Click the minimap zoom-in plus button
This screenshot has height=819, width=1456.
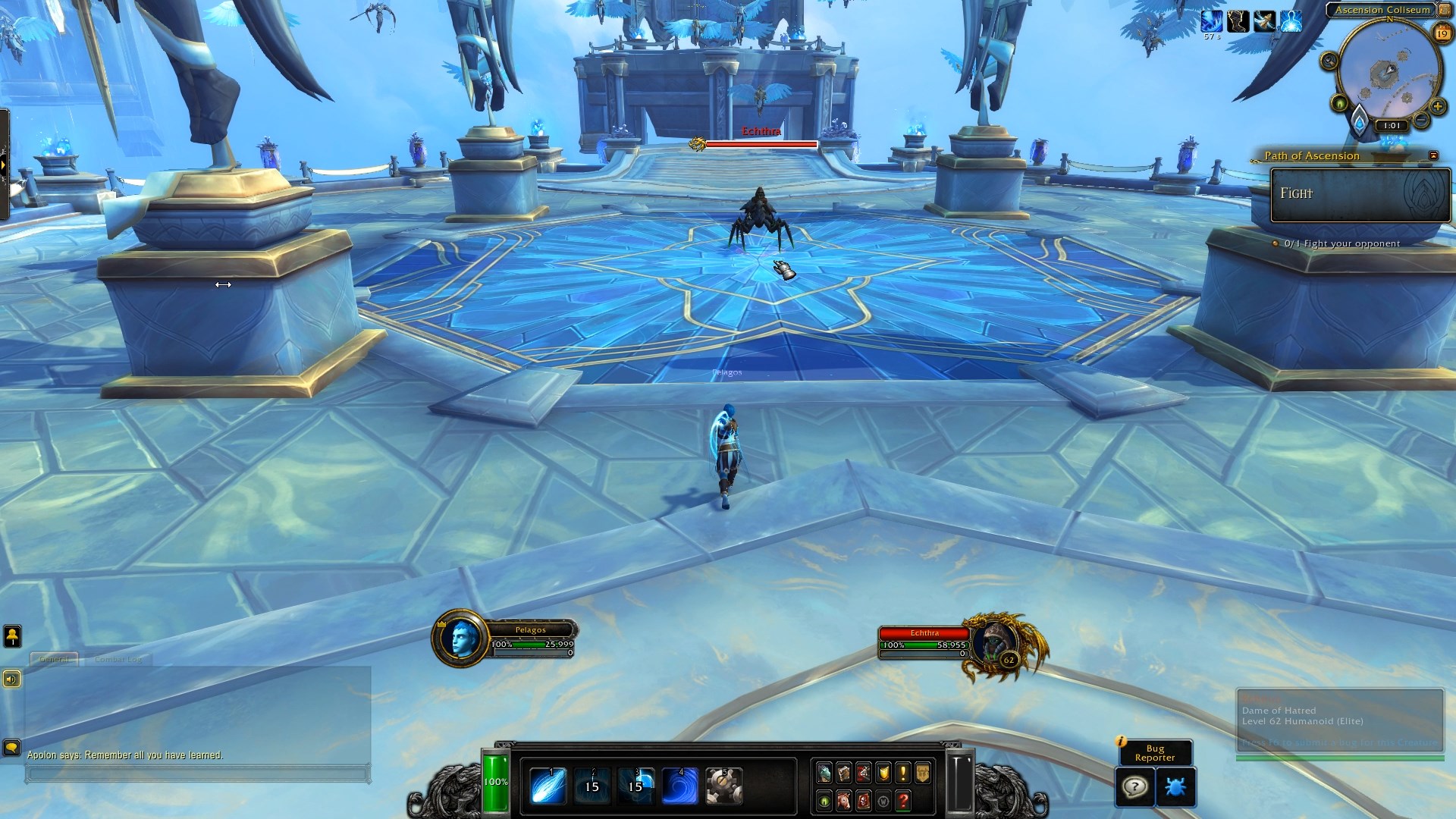[x=1437, y=106]
